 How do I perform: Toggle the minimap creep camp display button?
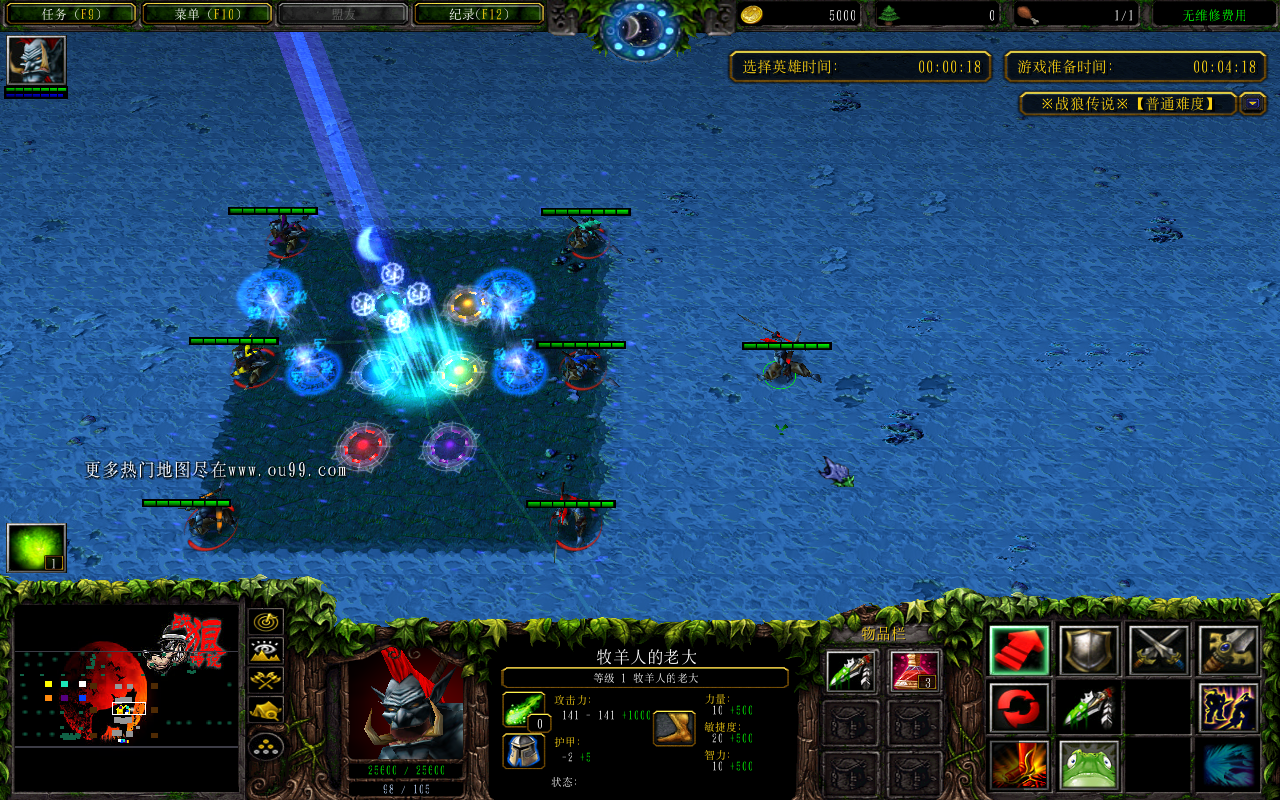(266, 711)
